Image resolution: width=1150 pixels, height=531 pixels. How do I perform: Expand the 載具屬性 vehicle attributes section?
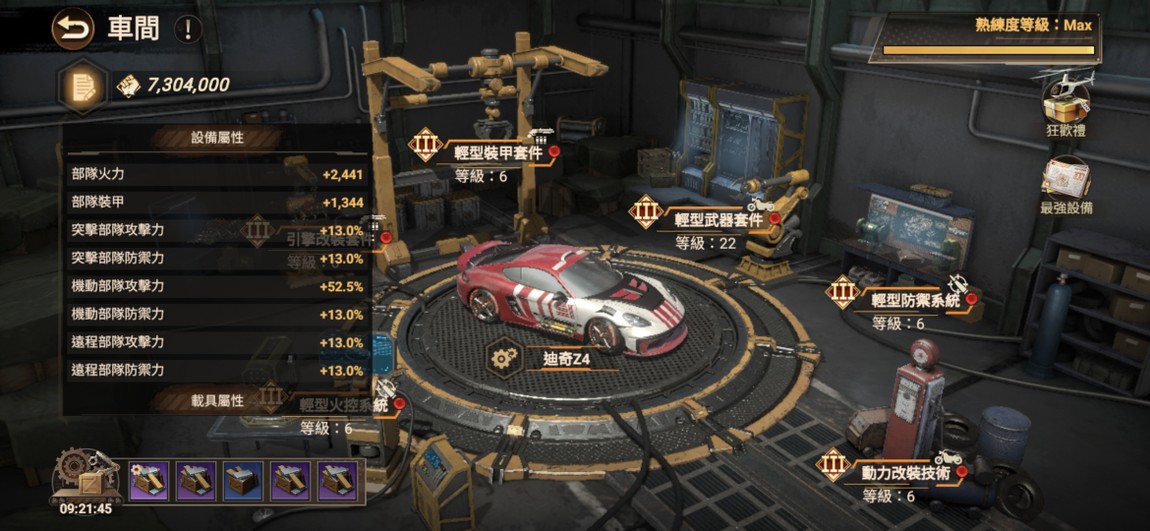pyautogui.click(x=218, y=400)
